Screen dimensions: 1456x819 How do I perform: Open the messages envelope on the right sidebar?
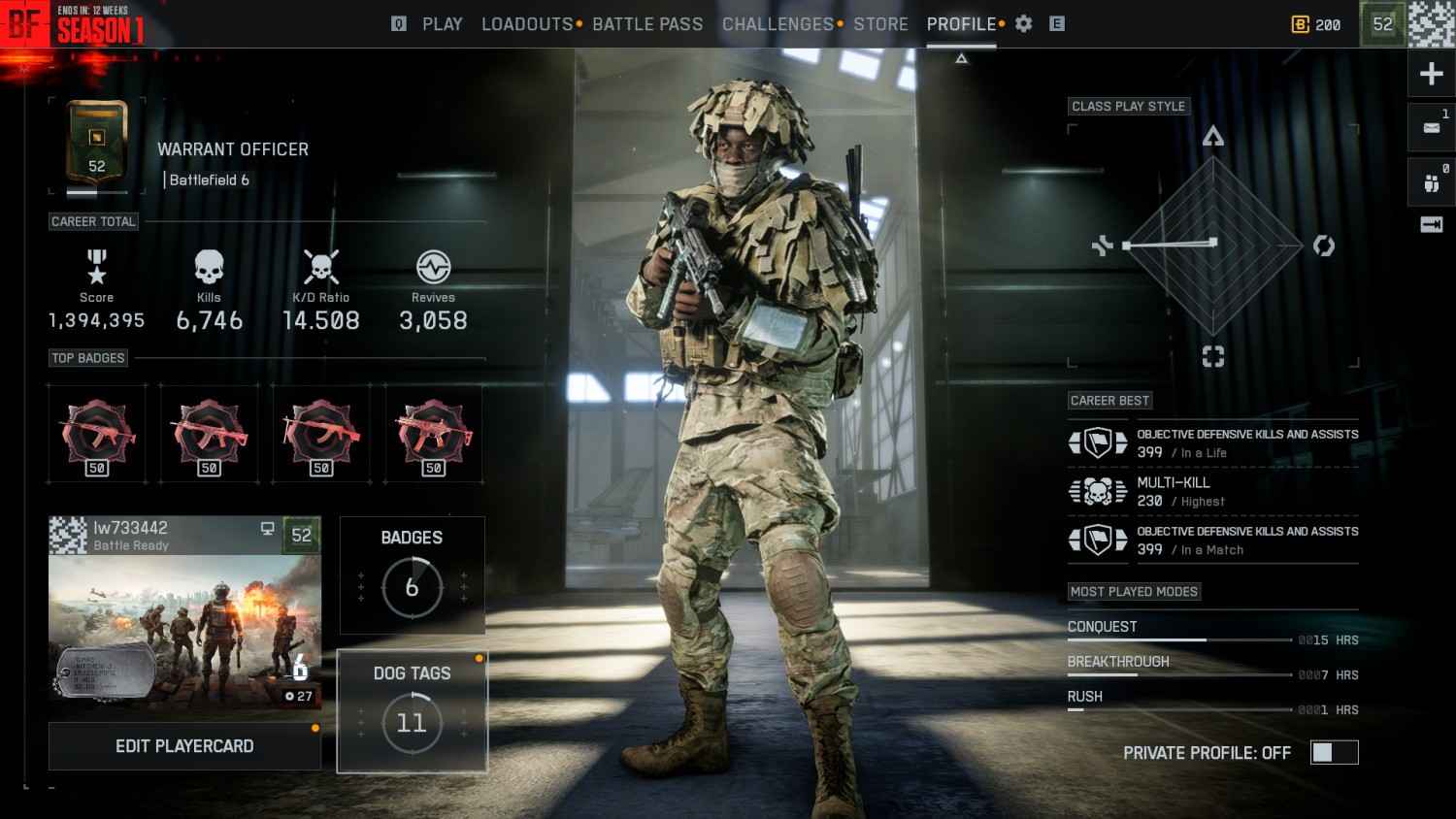click(x=1431, y=127)
